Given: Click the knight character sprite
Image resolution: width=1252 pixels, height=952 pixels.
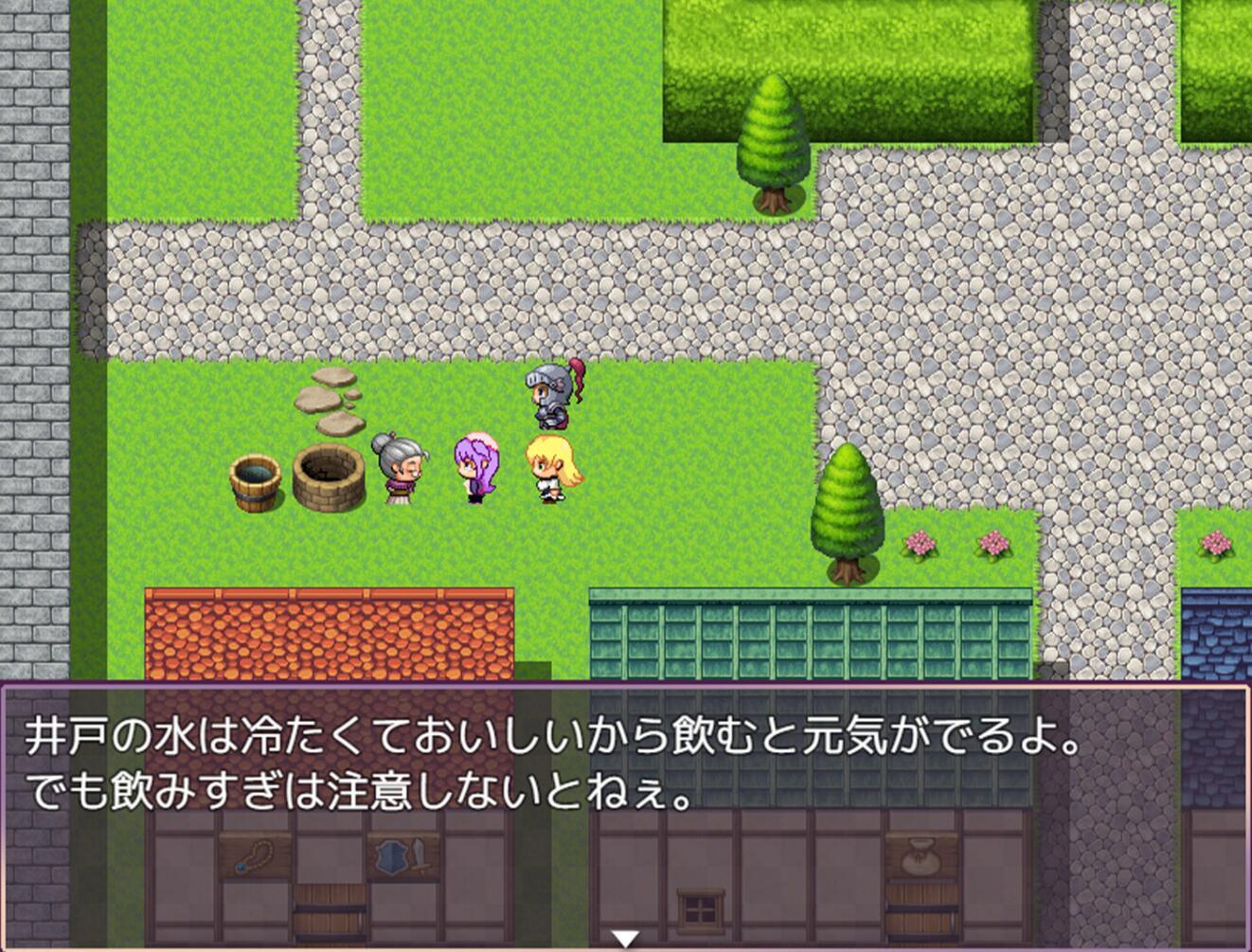Looking at the screenshot, I should click(549, 393).
